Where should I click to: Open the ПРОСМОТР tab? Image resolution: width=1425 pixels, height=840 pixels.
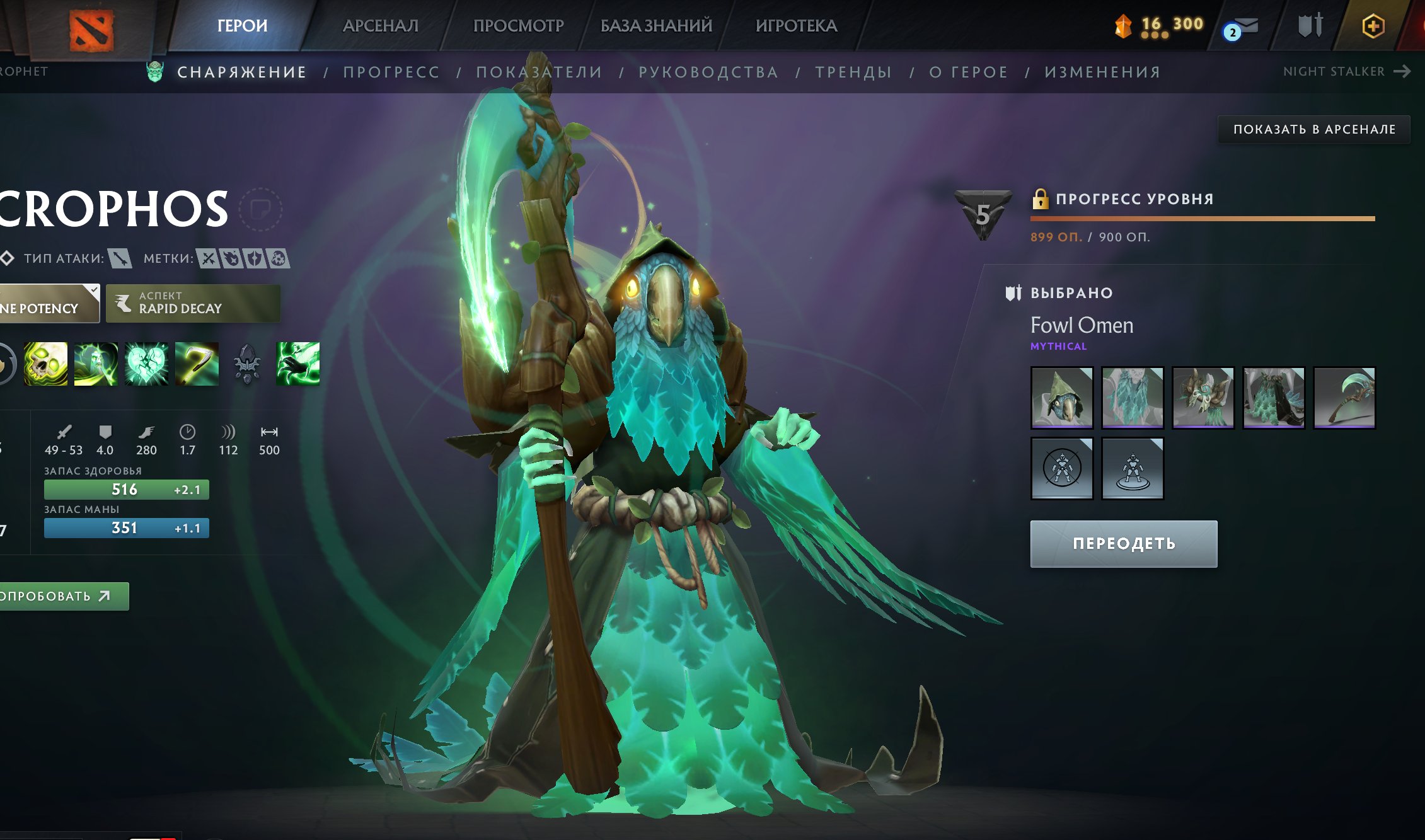(x=518, y=26)
